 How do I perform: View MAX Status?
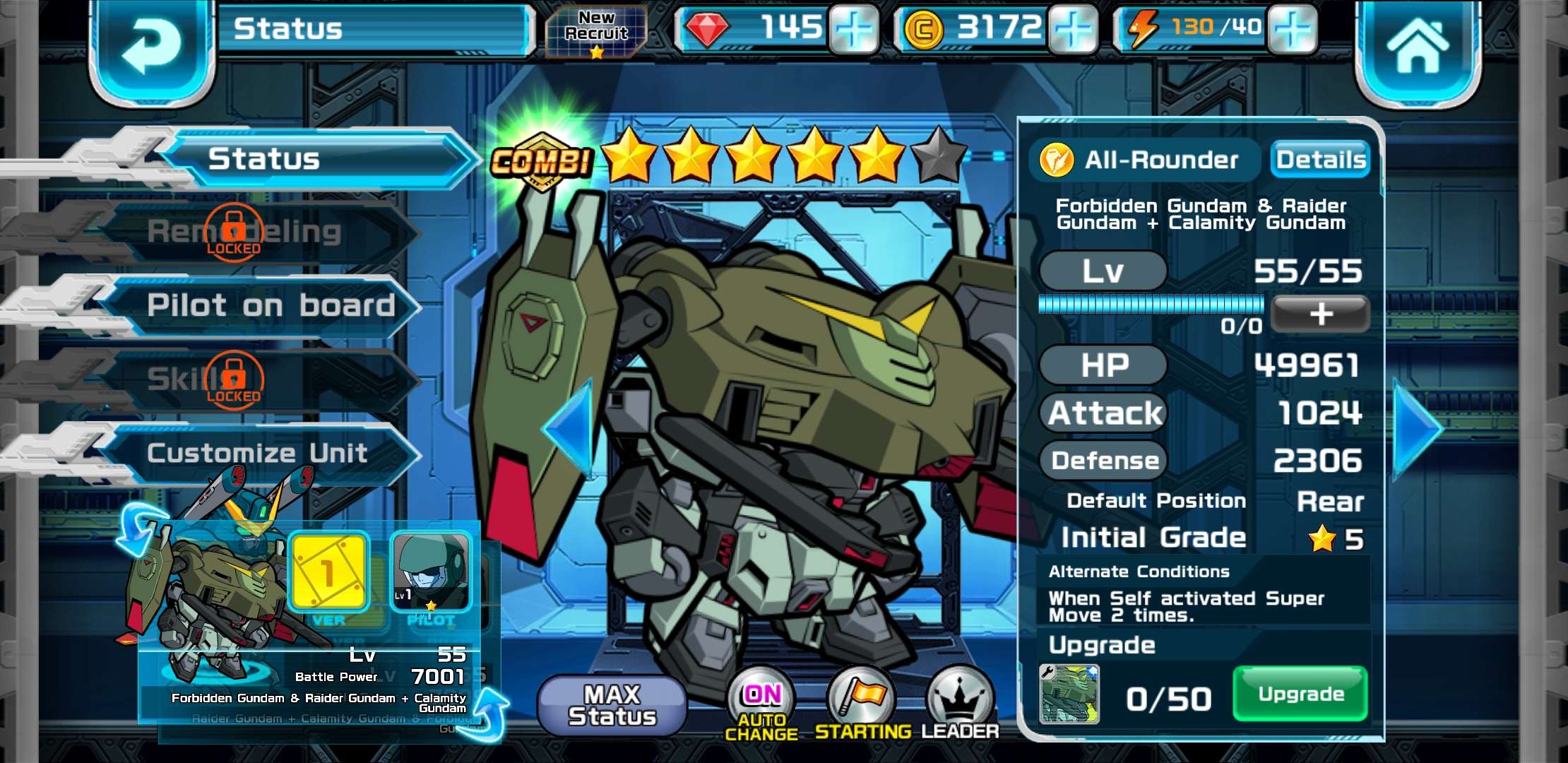[612, 705]
